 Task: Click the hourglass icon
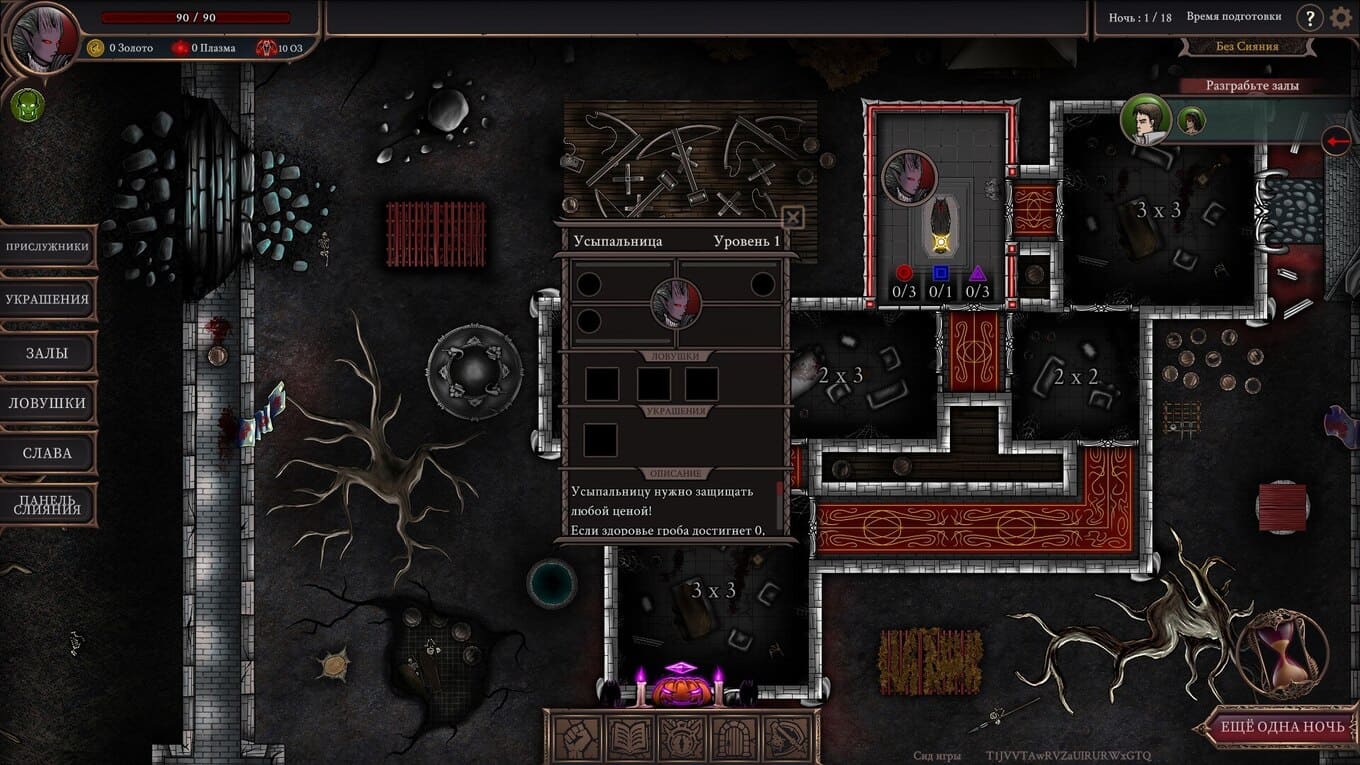click(1282, 651)
